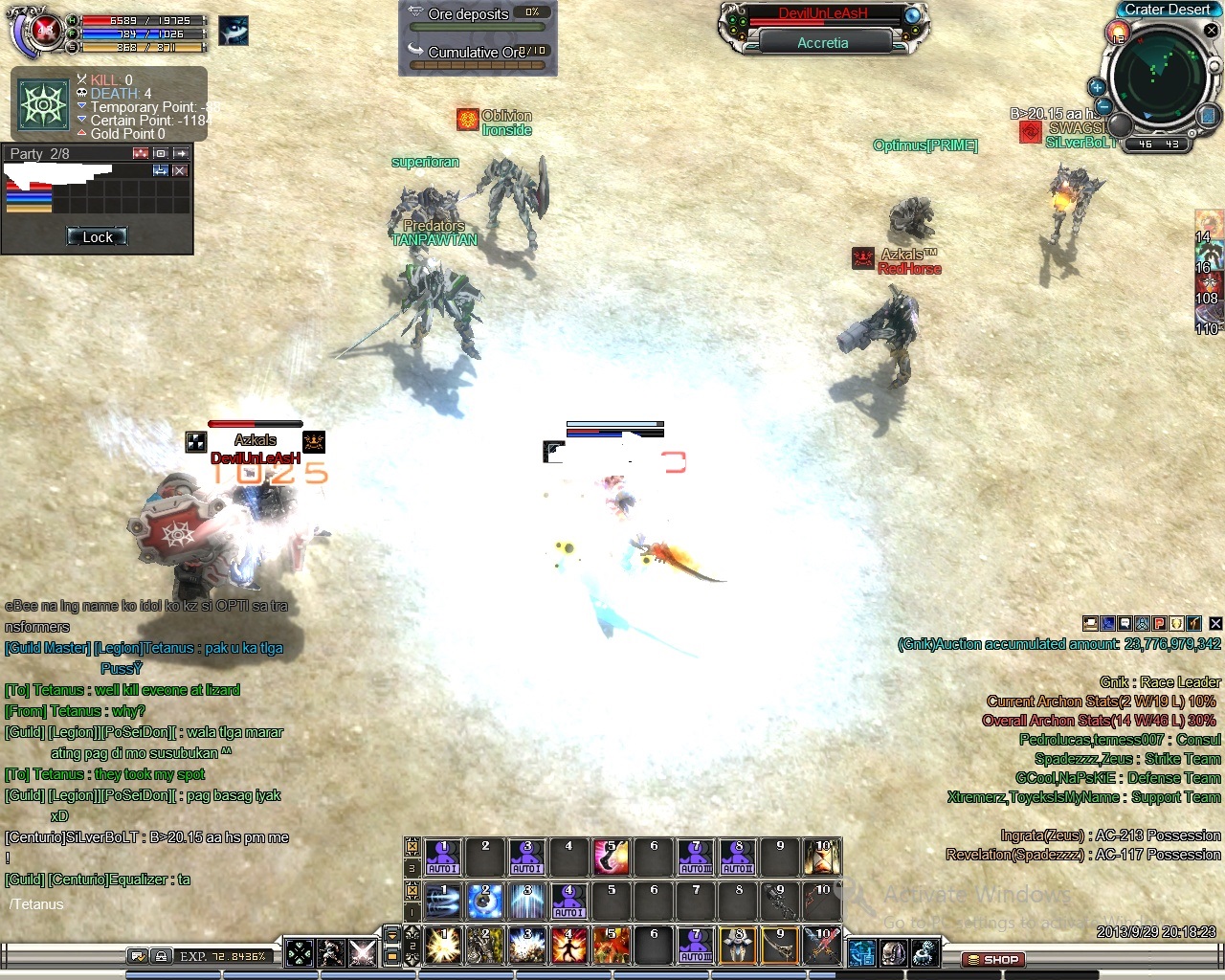Open the blue map icon beside radar
Viewport: 1225px width, 980px height.
1207,116
